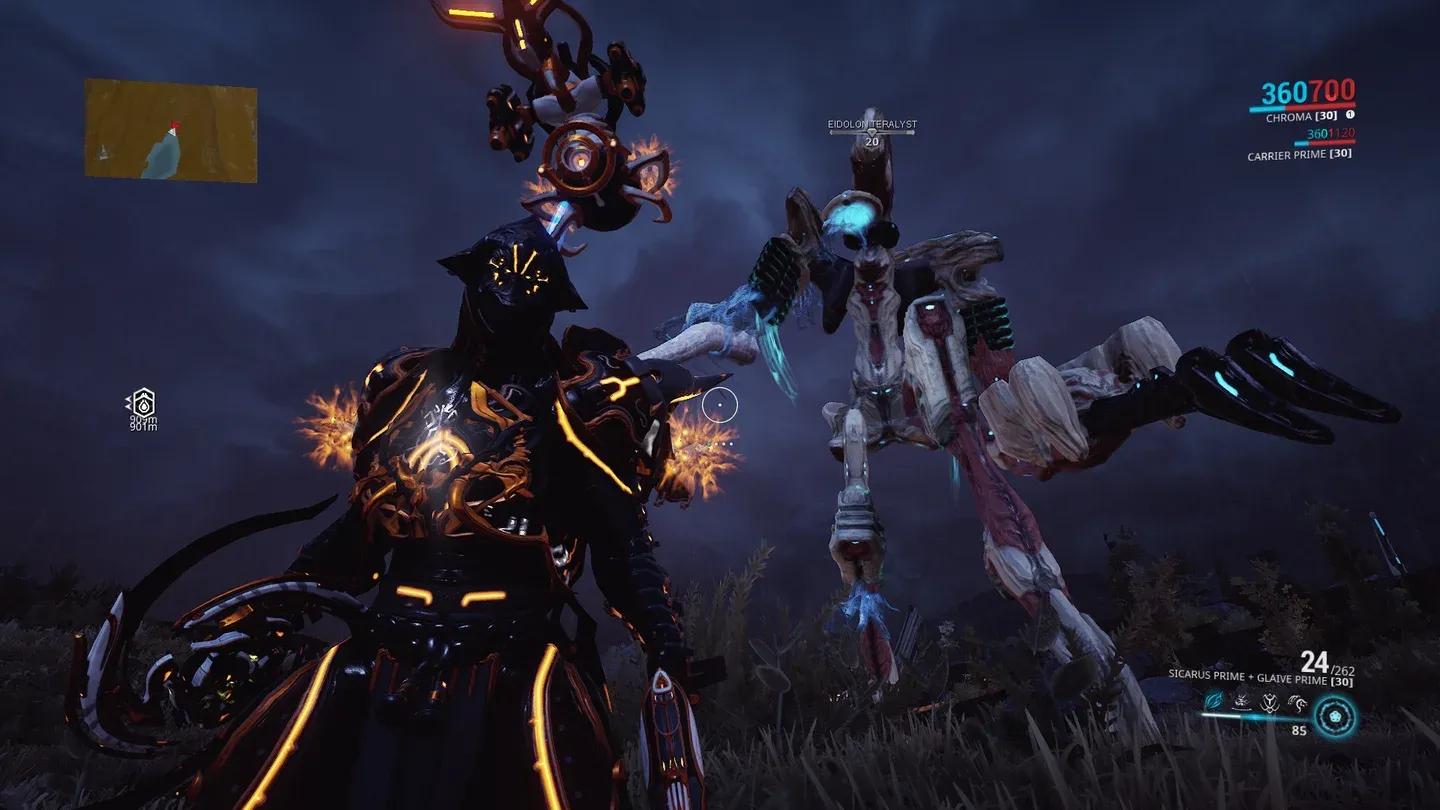The width and height of the screenshot is (1440, 810).
Task: Click Carrier Prime's smaller health bar
Action: click(1324, 143)
